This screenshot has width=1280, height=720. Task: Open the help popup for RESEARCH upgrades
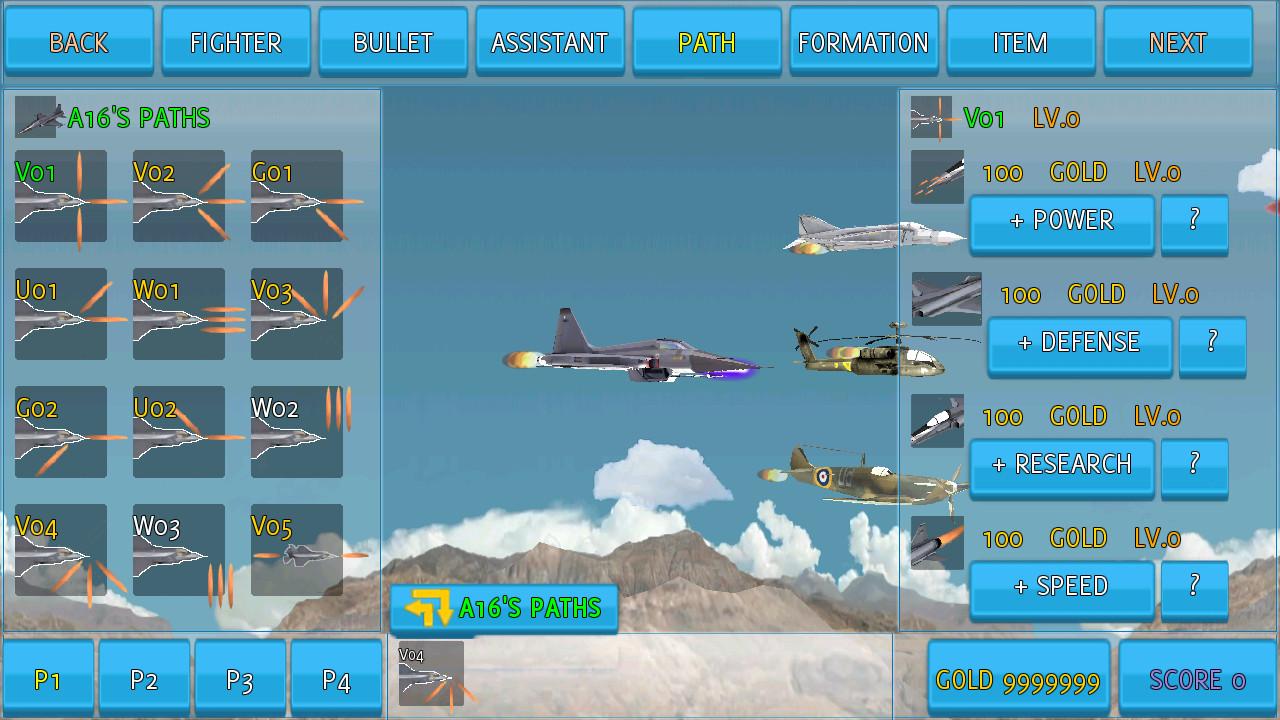tap(1195, 466)
